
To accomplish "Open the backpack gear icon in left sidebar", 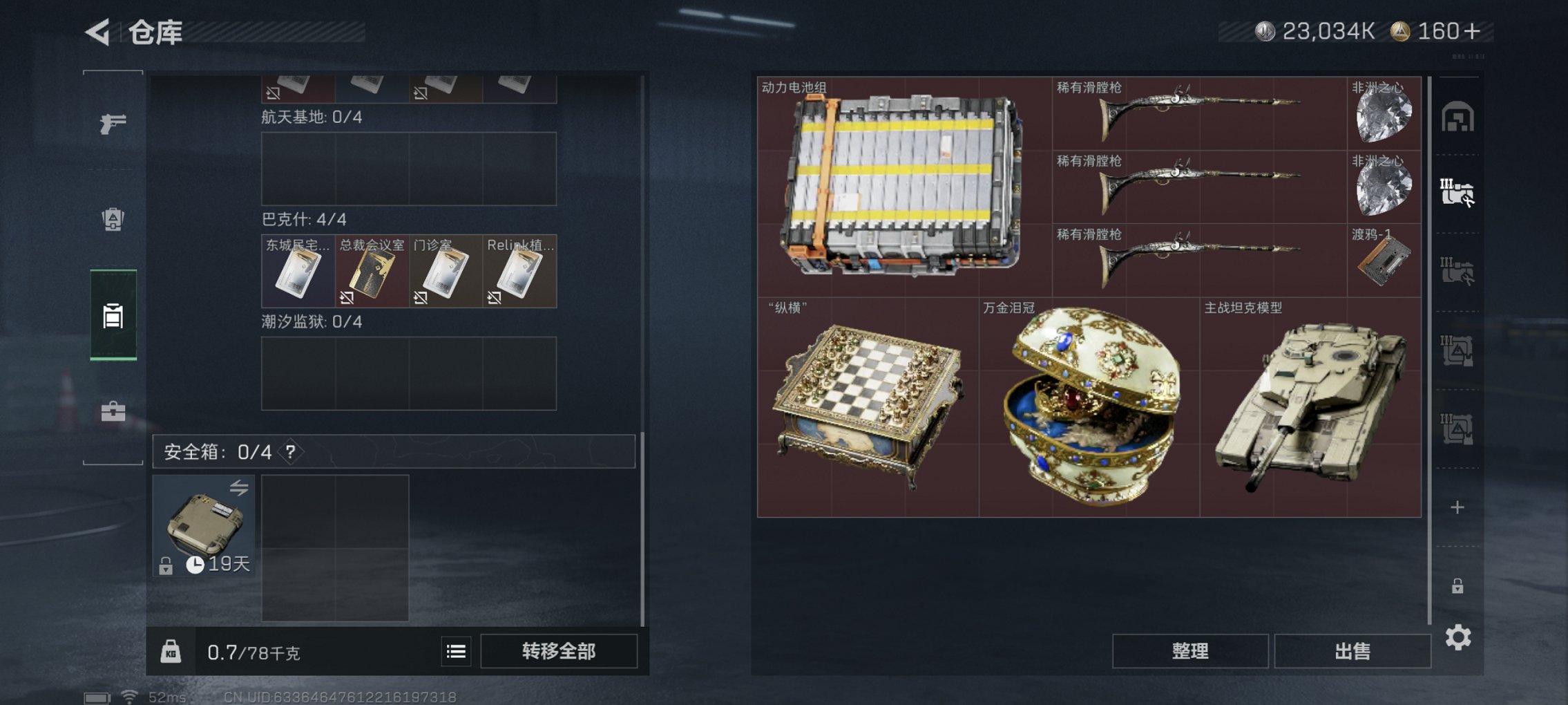I will [x=113, y=218].
